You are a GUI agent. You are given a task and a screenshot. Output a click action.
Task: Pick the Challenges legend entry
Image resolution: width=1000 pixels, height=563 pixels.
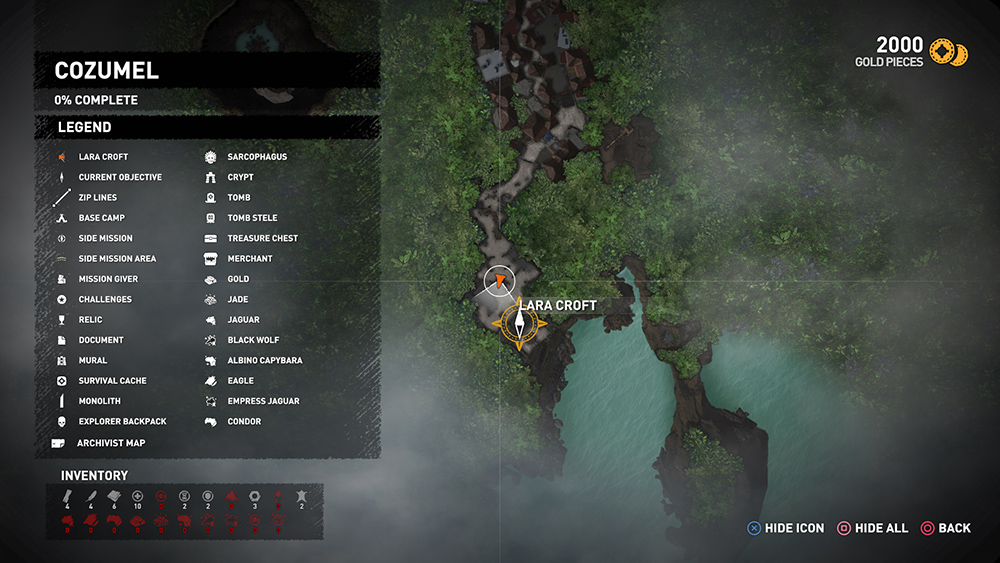[105, 299]
